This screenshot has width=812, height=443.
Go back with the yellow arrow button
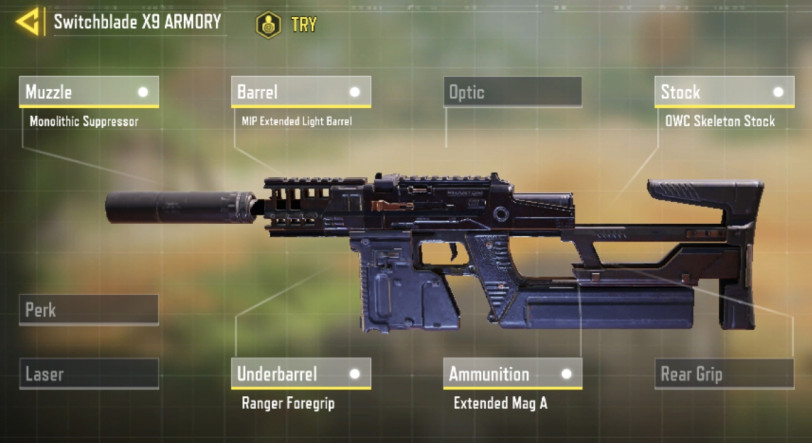pos(27,21)
